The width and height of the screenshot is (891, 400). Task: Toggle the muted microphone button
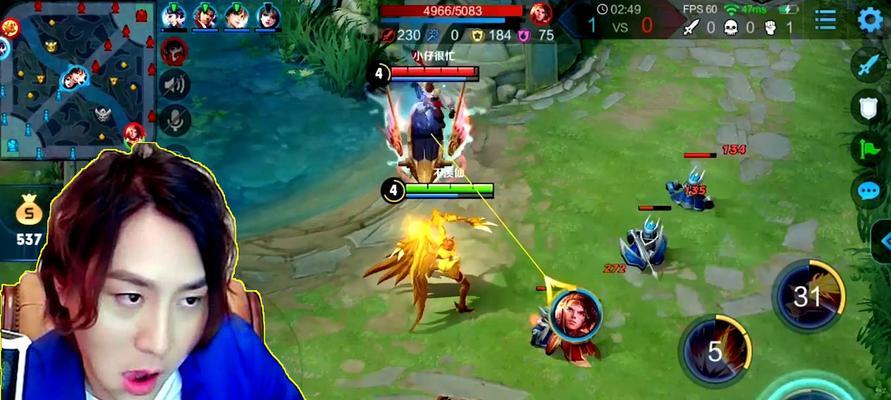175,119
